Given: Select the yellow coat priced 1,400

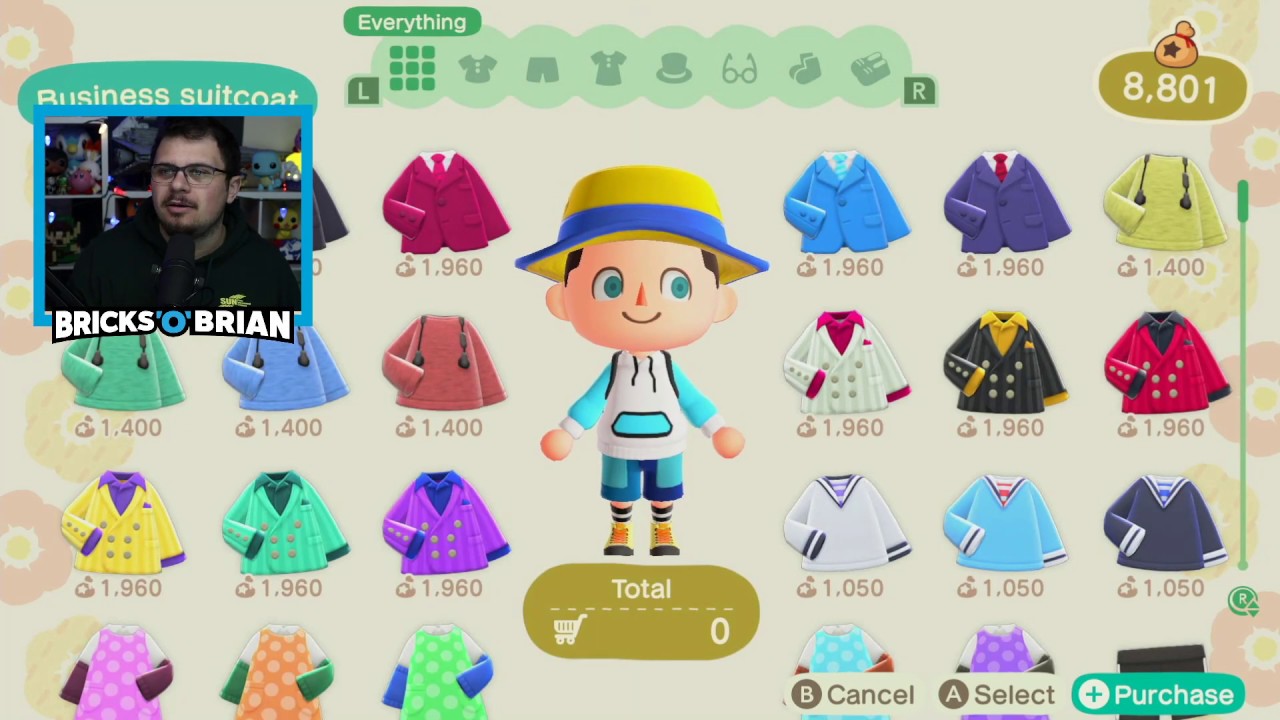Looking at the screenshot, I should click(1163, 205).
